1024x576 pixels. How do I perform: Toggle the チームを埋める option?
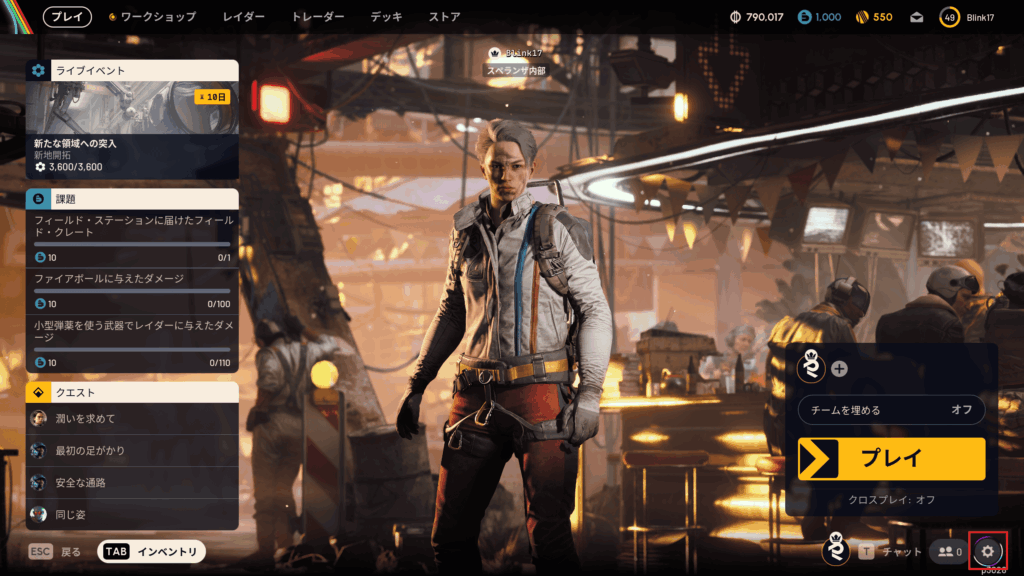[x=891, y=410]
